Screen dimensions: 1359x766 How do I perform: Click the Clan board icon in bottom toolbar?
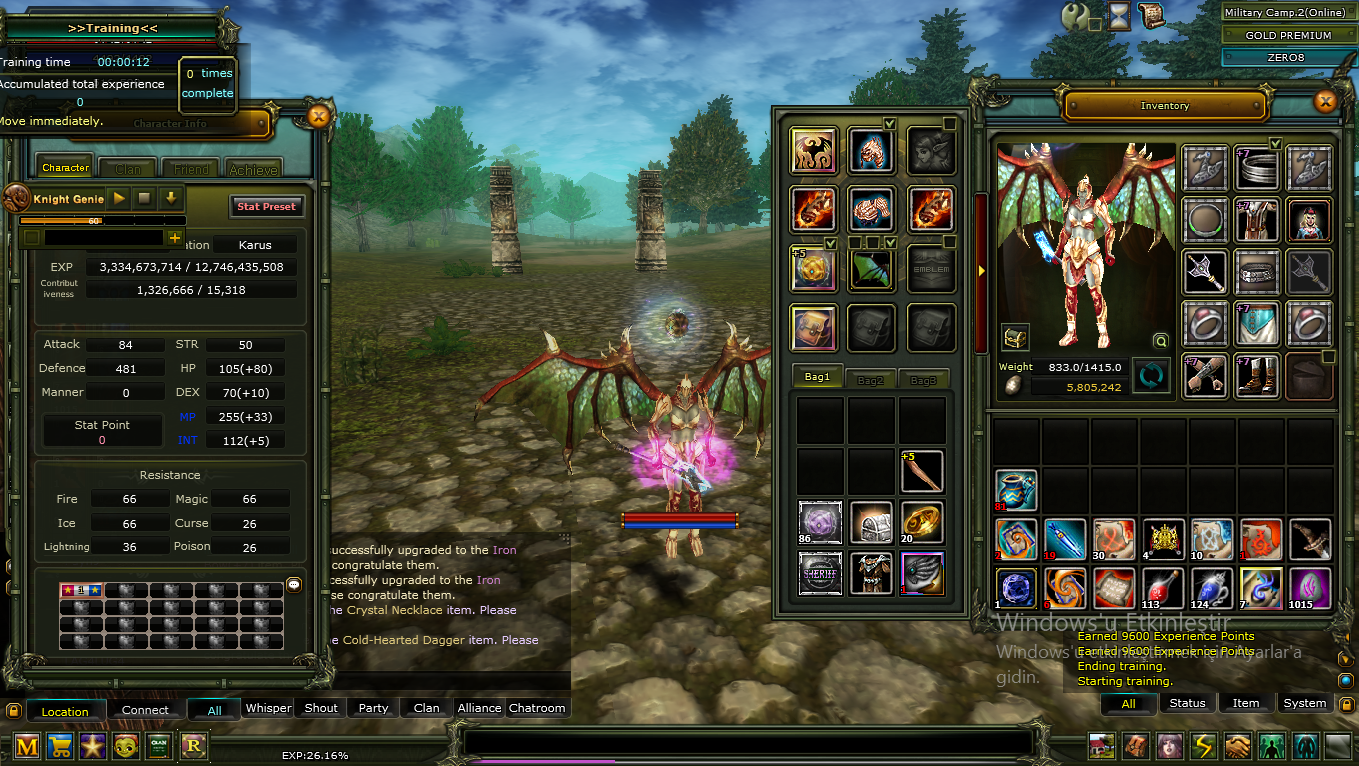159,746
